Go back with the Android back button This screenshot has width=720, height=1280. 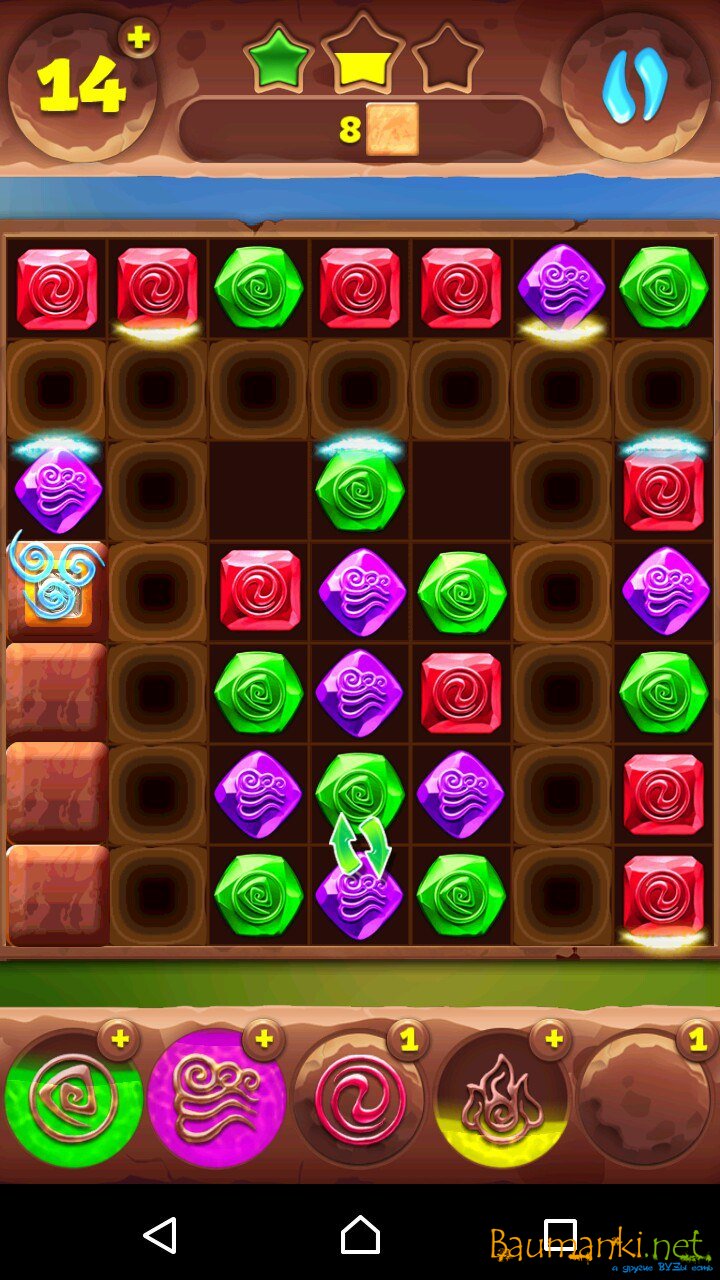click(160, 1235)
